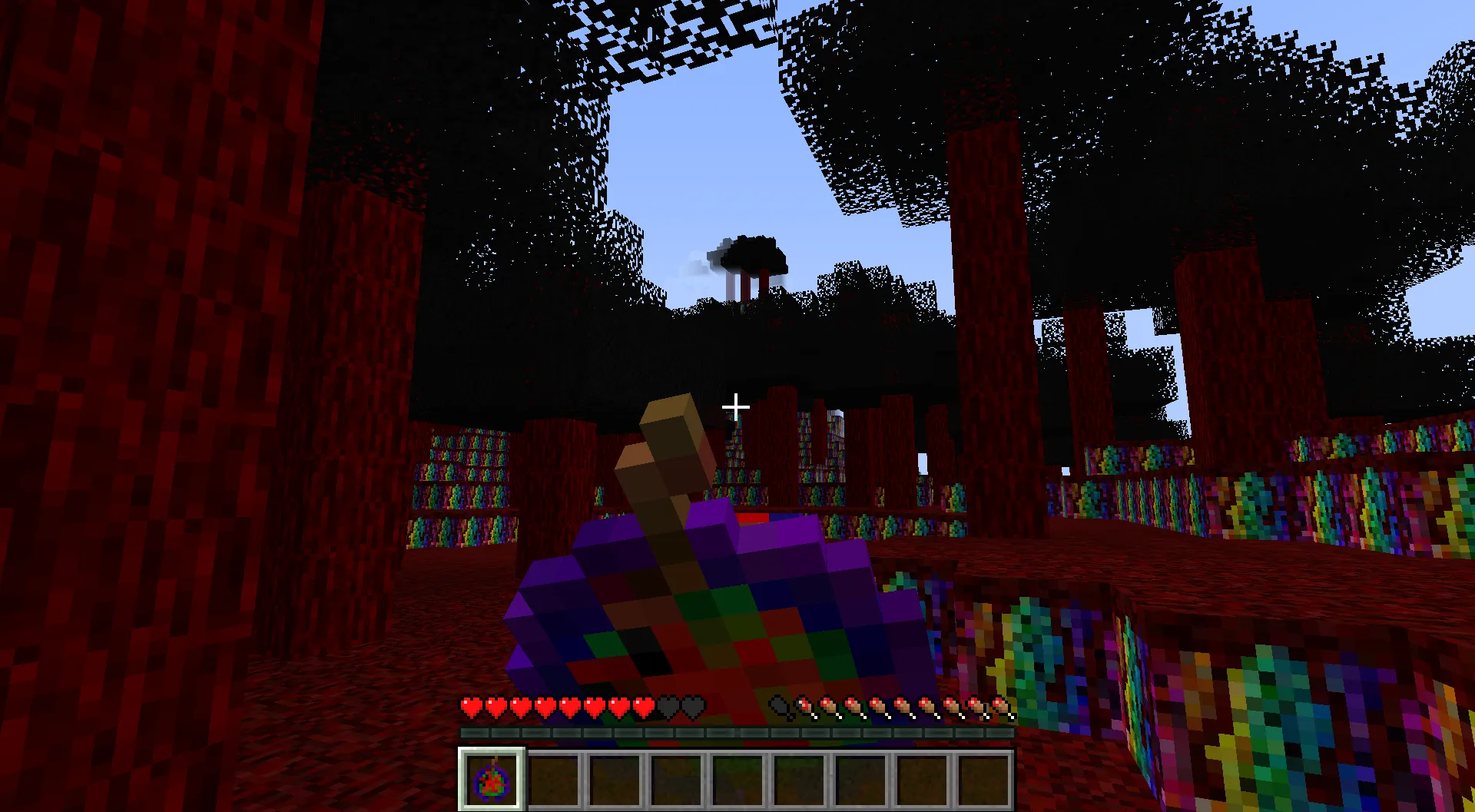Click the leftmost red heart in the health bar
1475x812 pixels.
point(471,705)
